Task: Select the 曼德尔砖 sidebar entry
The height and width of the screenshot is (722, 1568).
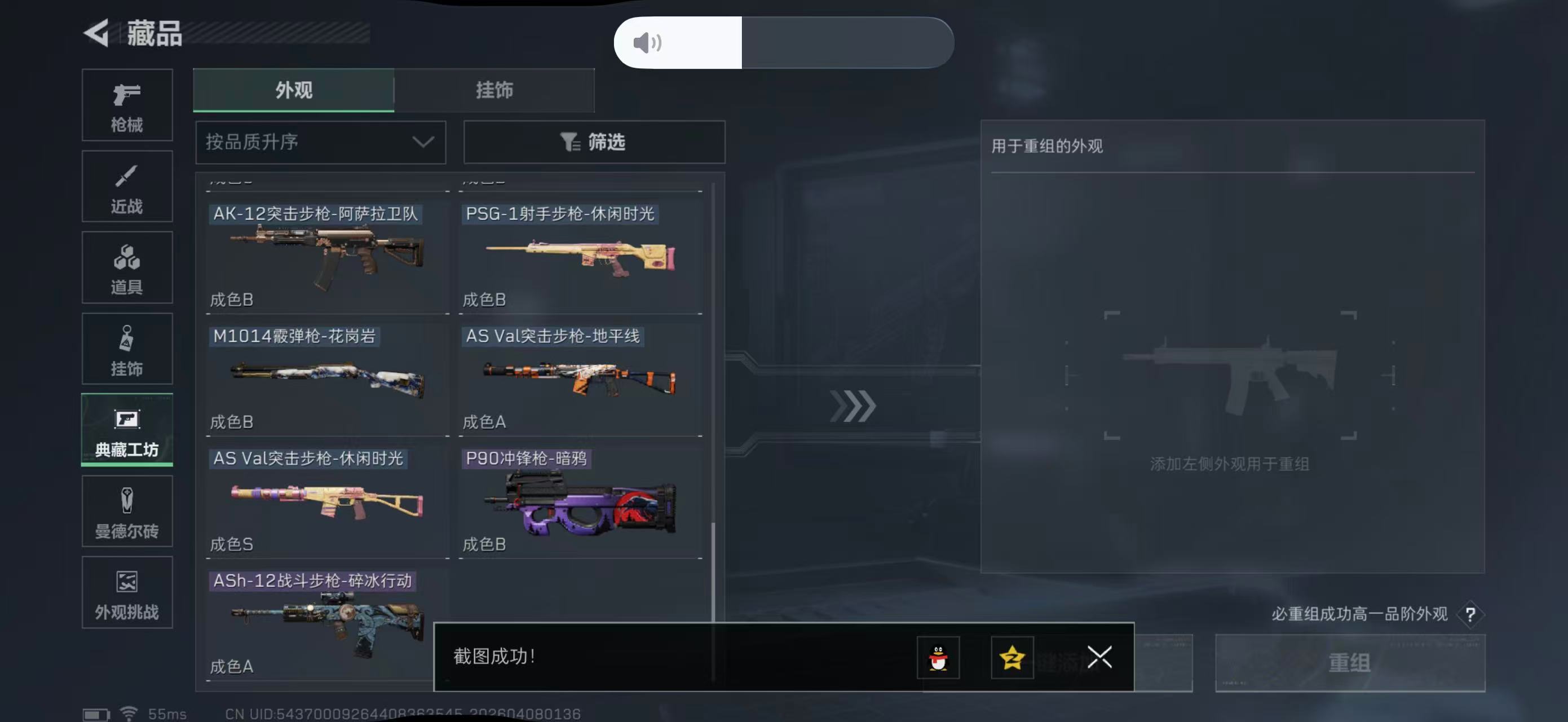Action: 127,512
